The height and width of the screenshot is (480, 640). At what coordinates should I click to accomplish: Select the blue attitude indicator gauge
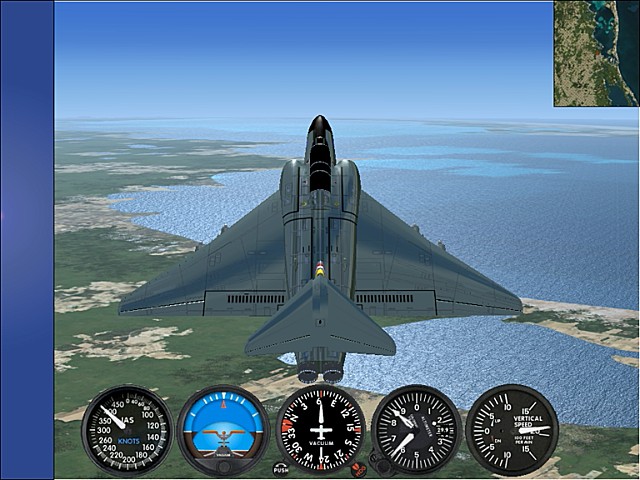tap(223, 430)
